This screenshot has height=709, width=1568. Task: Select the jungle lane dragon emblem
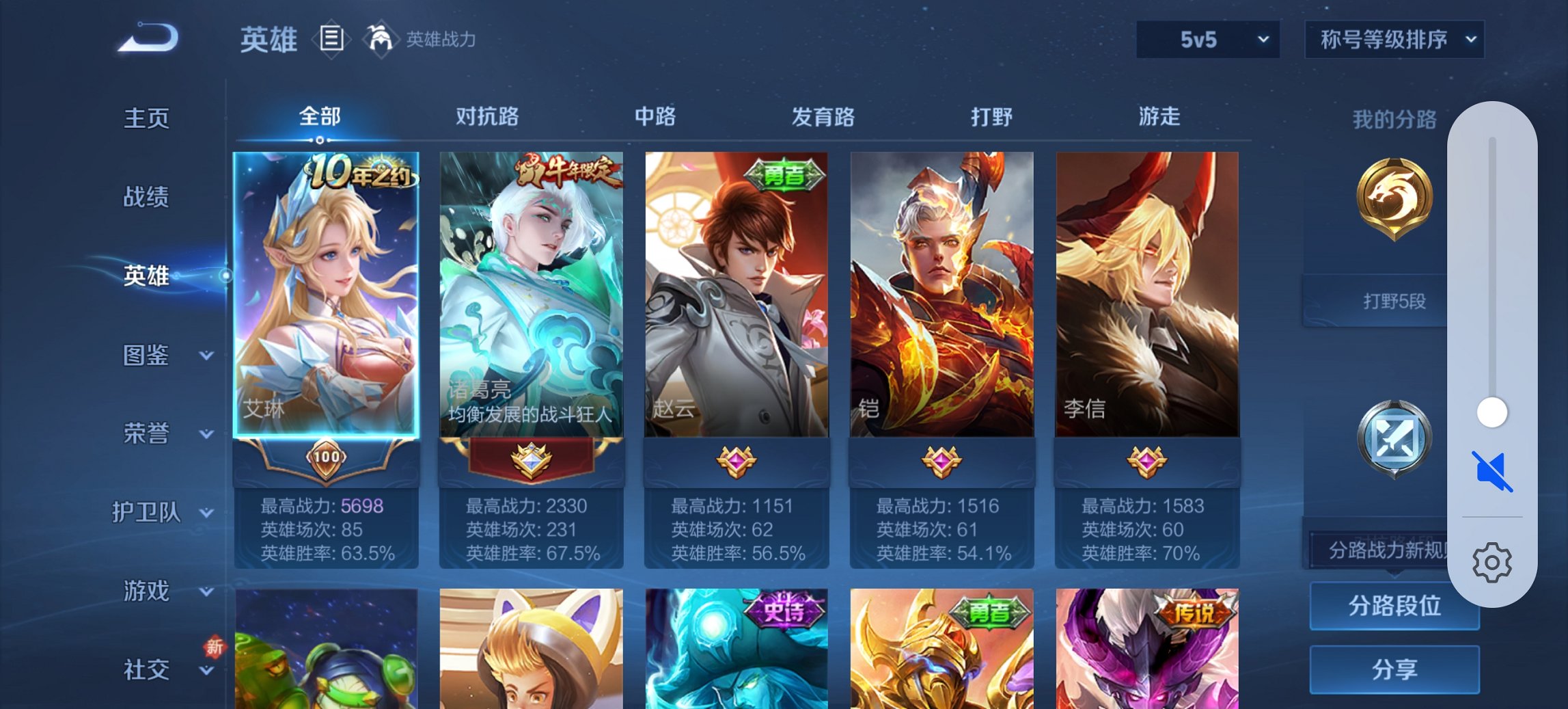click(x=1395, y=200)
